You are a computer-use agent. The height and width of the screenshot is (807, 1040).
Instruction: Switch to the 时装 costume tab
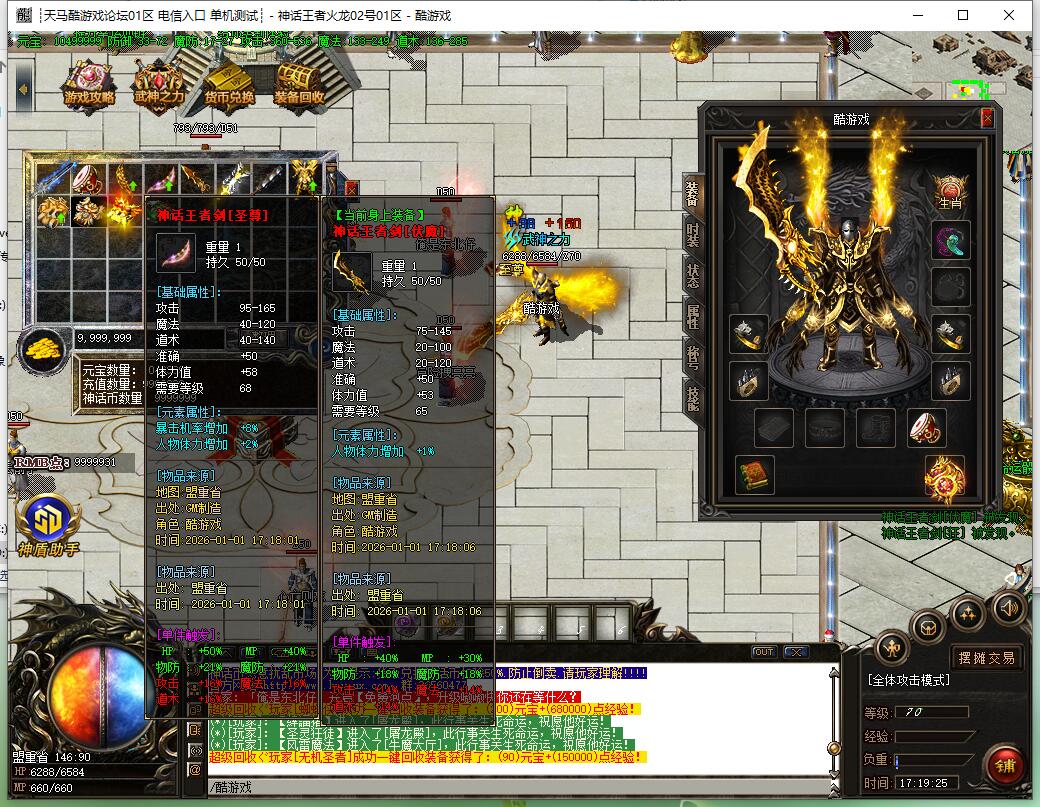point(692,232)
